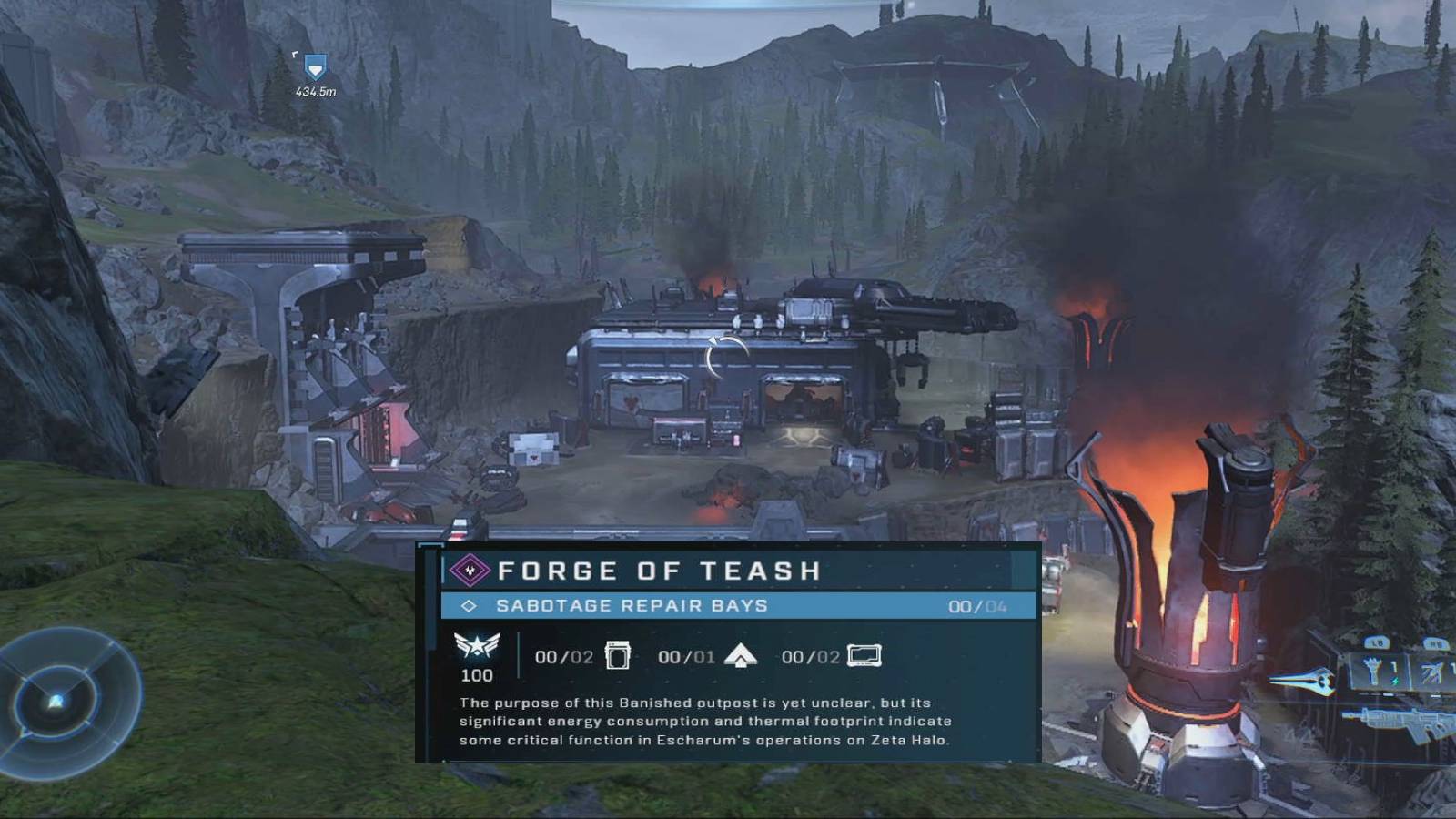This screenshot has height=819, width=1456.
Task: Click the Grappleshot equipment icon under LB
Action: click(1374, 671)
